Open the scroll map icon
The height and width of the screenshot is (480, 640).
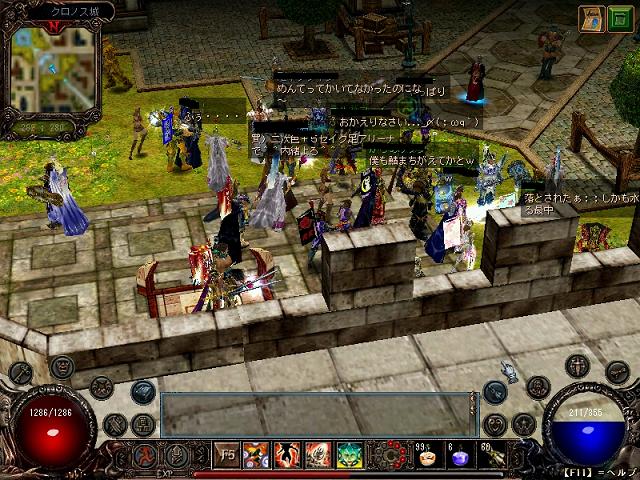590,18
